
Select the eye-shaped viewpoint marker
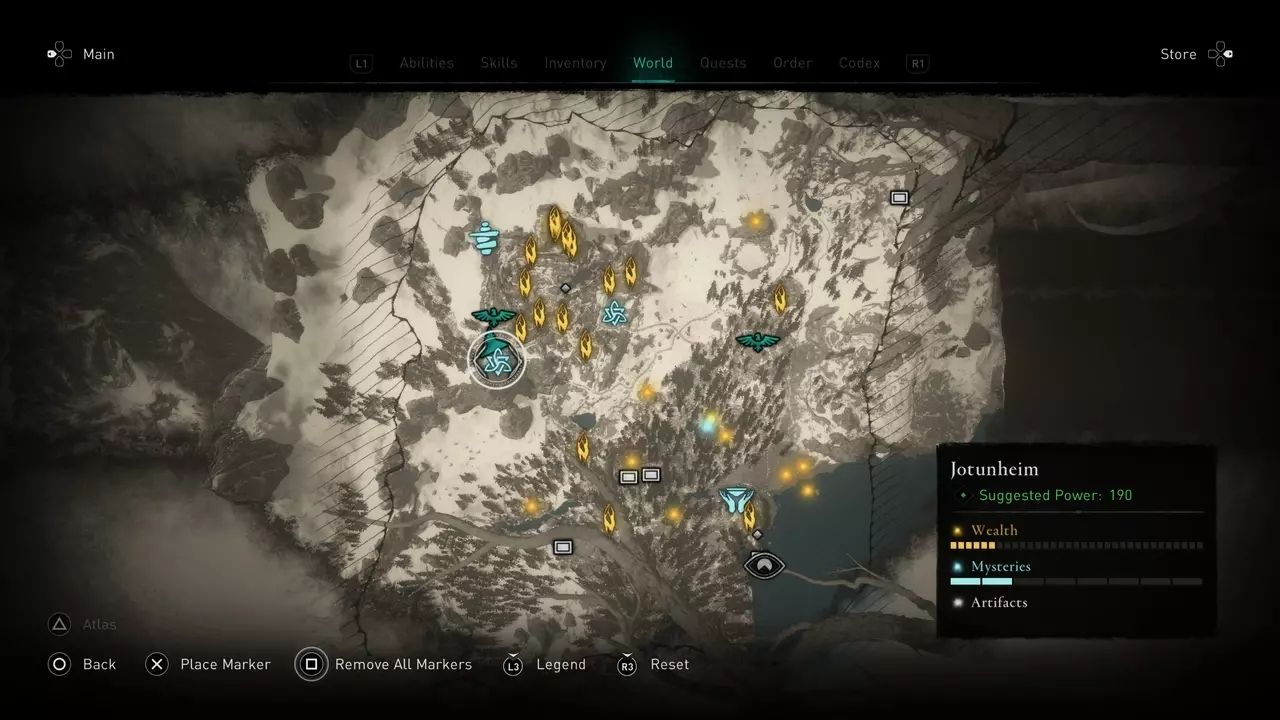pyautogui.click(x=764, y=565)
